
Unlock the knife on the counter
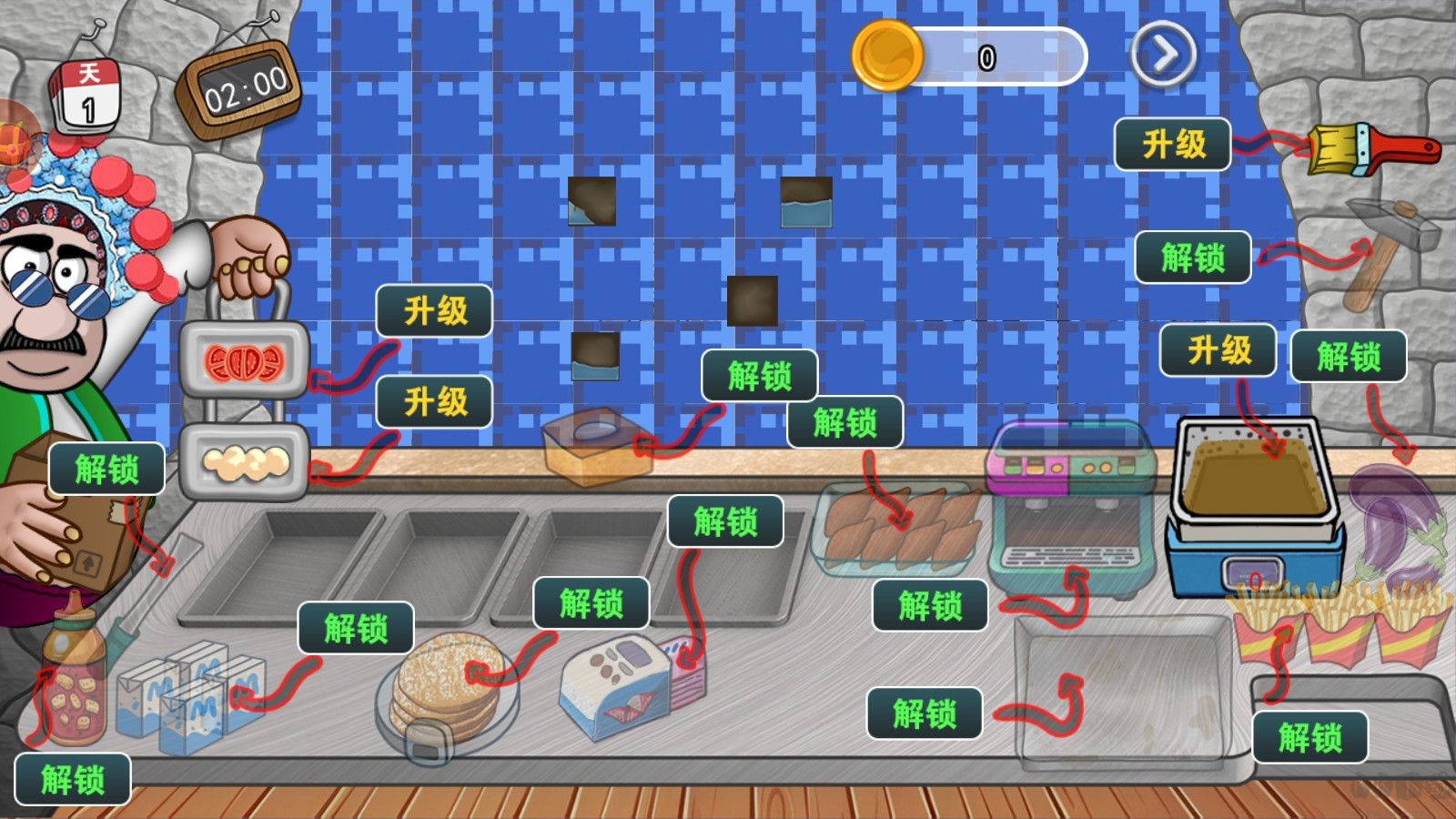106,470
